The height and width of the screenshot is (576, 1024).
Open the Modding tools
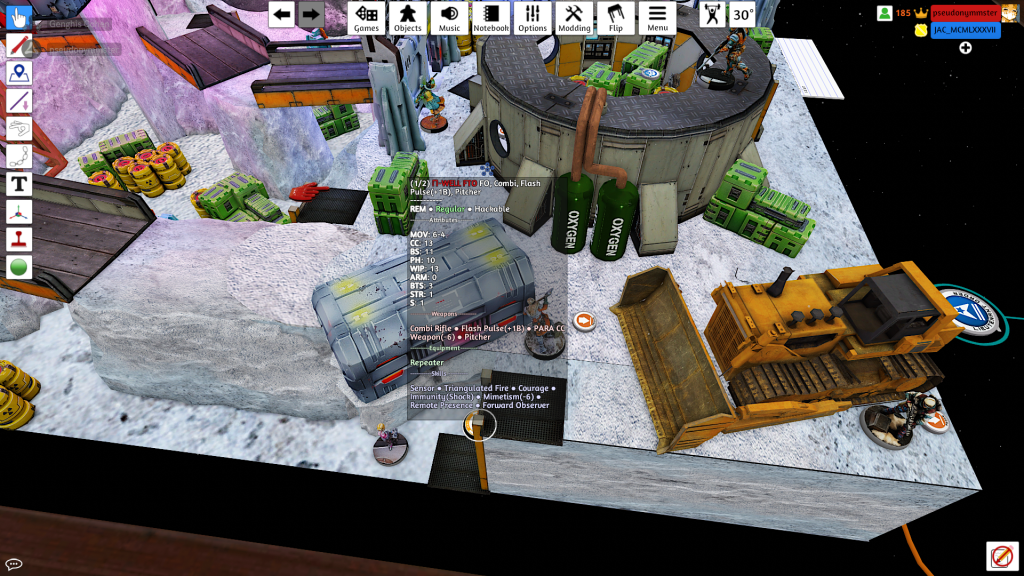point(574,18)
